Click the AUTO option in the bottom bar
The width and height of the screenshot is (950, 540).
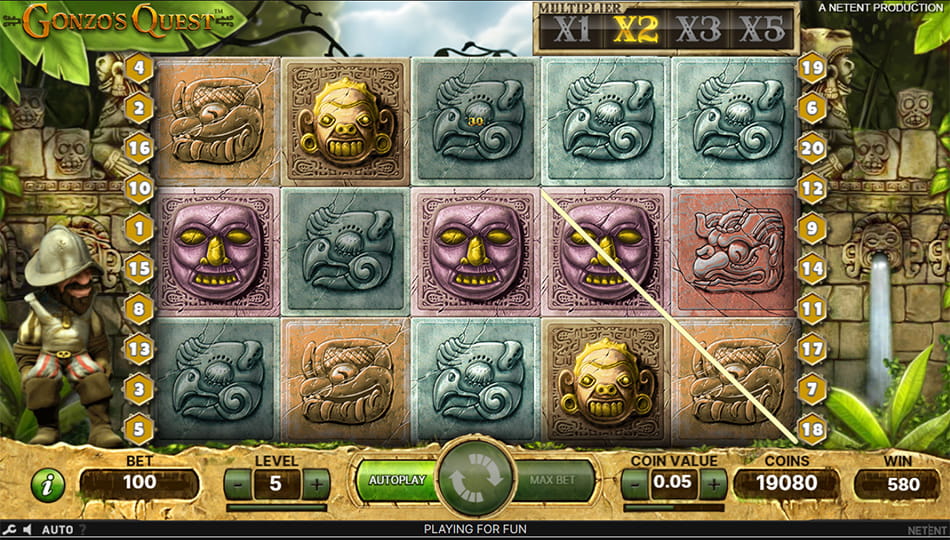58,529
